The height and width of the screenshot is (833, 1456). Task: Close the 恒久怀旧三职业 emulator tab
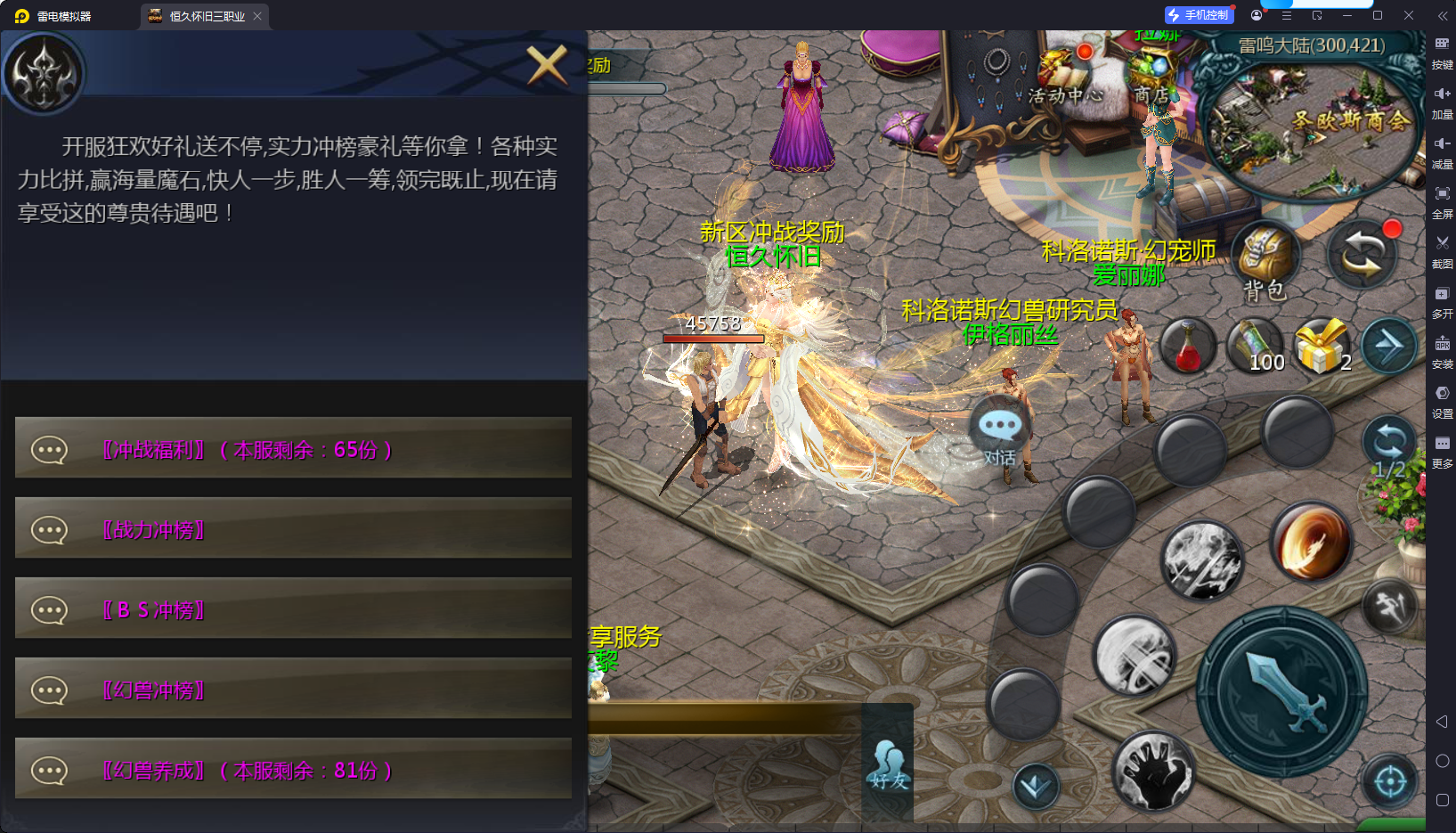click(x=257, y=16)
